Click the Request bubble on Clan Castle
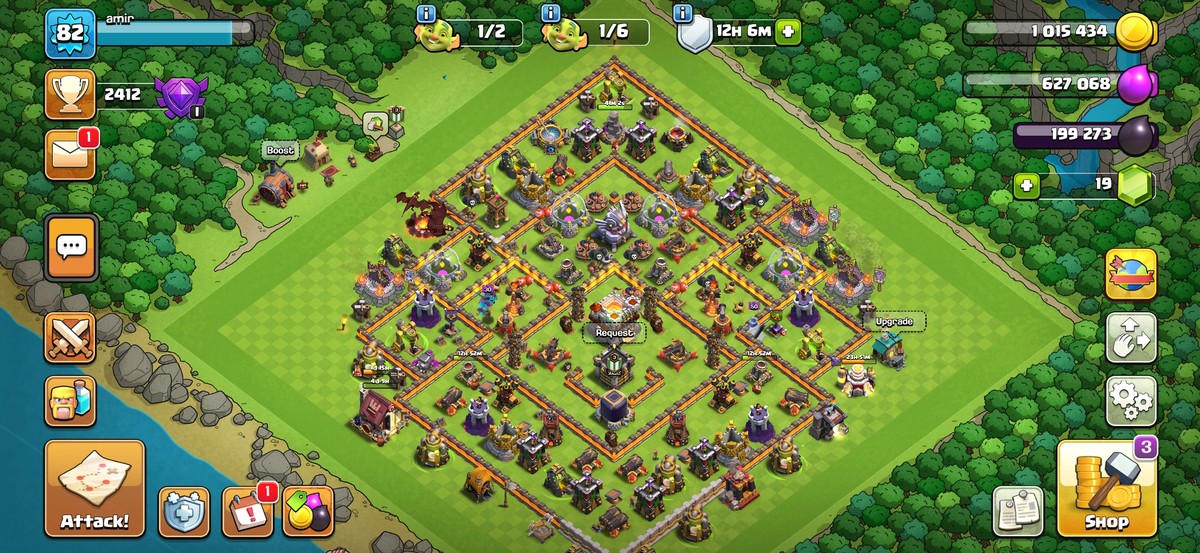Viewport: 1200px width, 553px height. coord(615,331)
